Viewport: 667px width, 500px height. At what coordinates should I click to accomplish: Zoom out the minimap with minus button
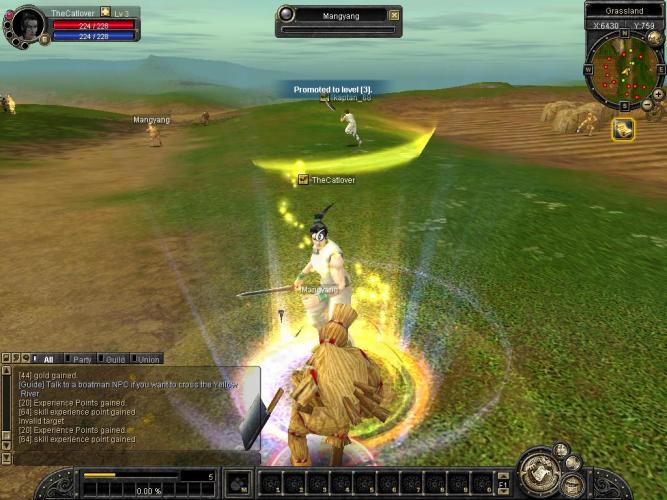pos(647,105)
